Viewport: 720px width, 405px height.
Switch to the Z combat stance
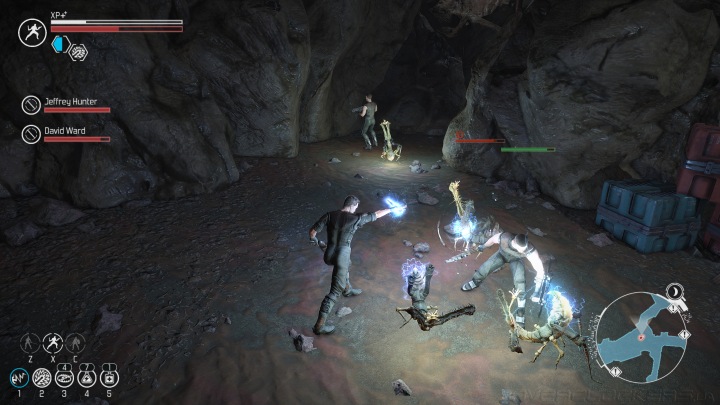pos(30,342)
